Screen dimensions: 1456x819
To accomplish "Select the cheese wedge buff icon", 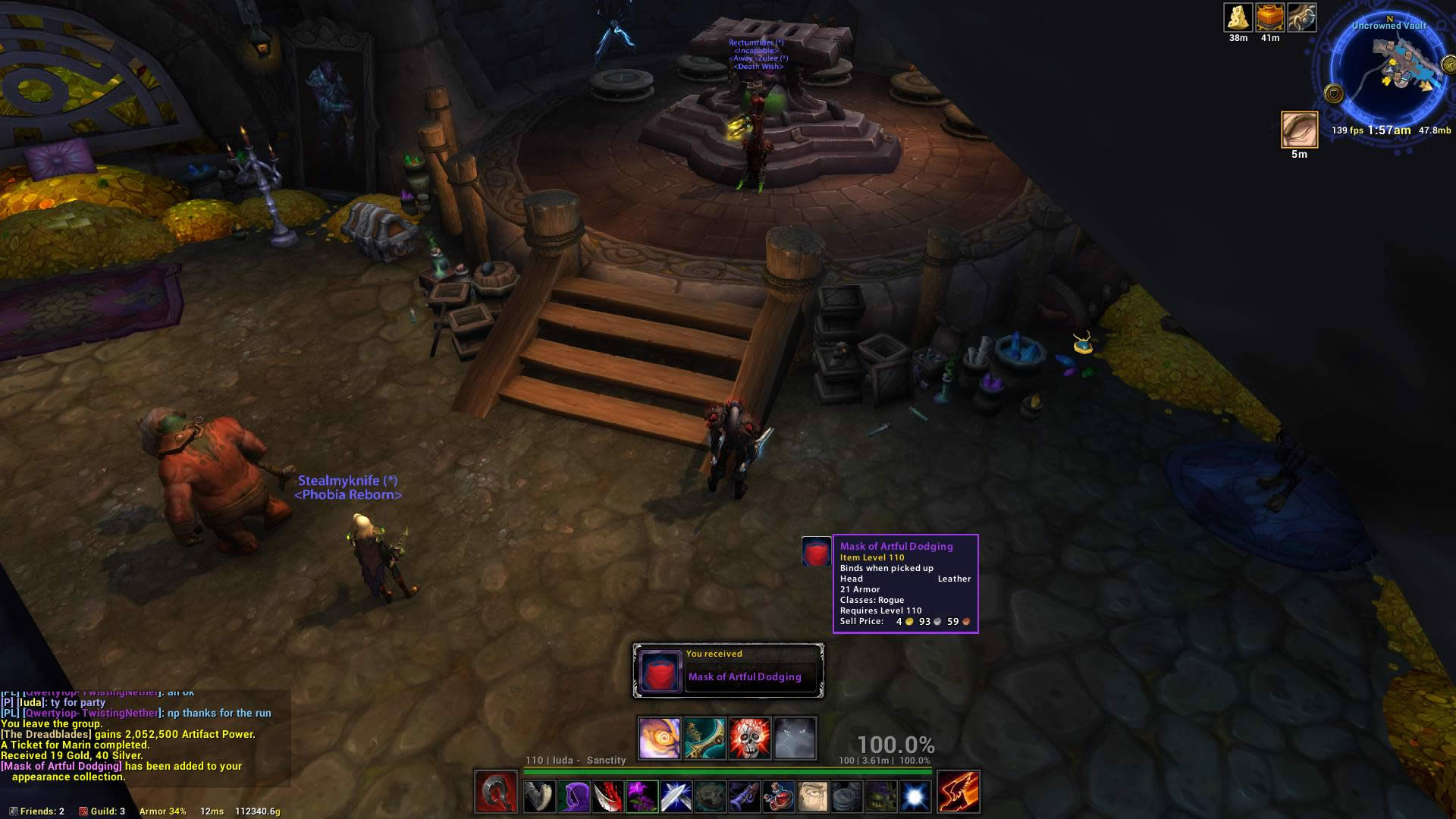I will tap(1238, 17).
